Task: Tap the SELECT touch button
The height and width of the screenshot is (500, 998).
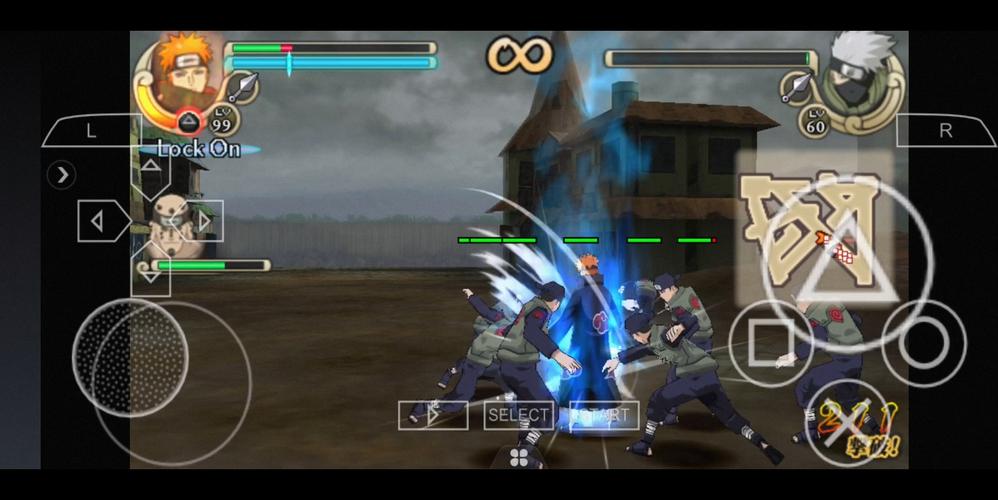Action: 518,415
